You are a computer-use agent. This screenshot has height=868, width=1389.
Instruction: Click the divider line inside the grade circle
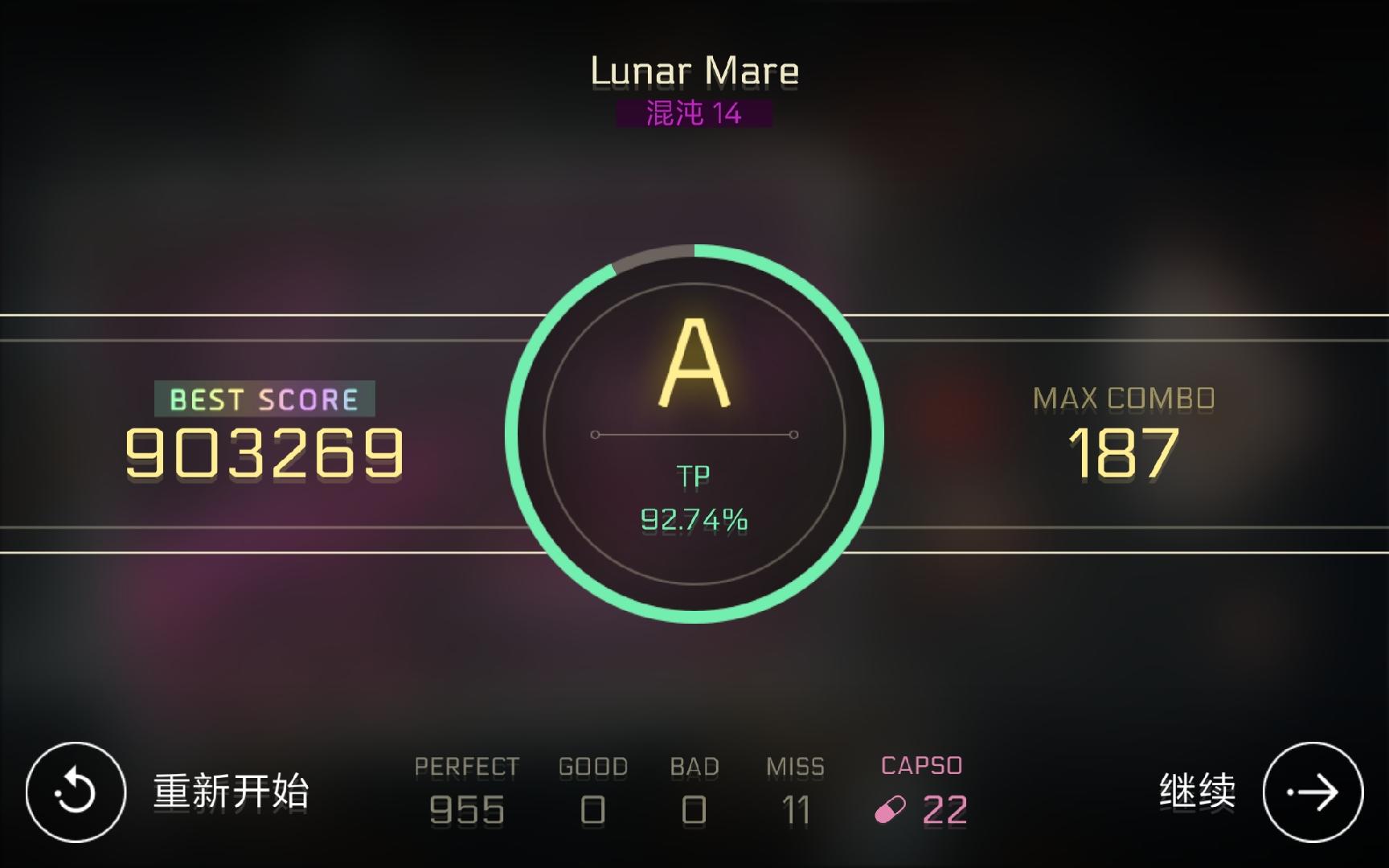coord(694,434)
